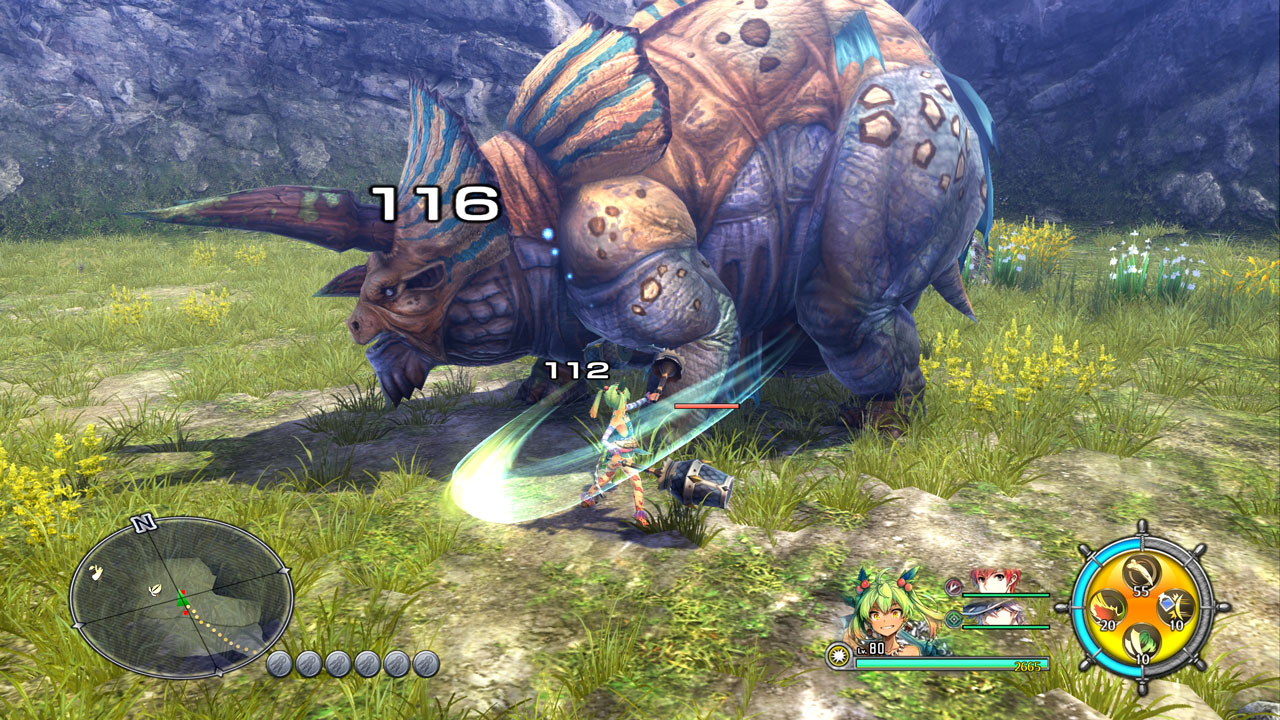Screen dimensions: 1280x720
Task: Select the right slash skill icon costing 10 SP
Action: [1175, 606]
